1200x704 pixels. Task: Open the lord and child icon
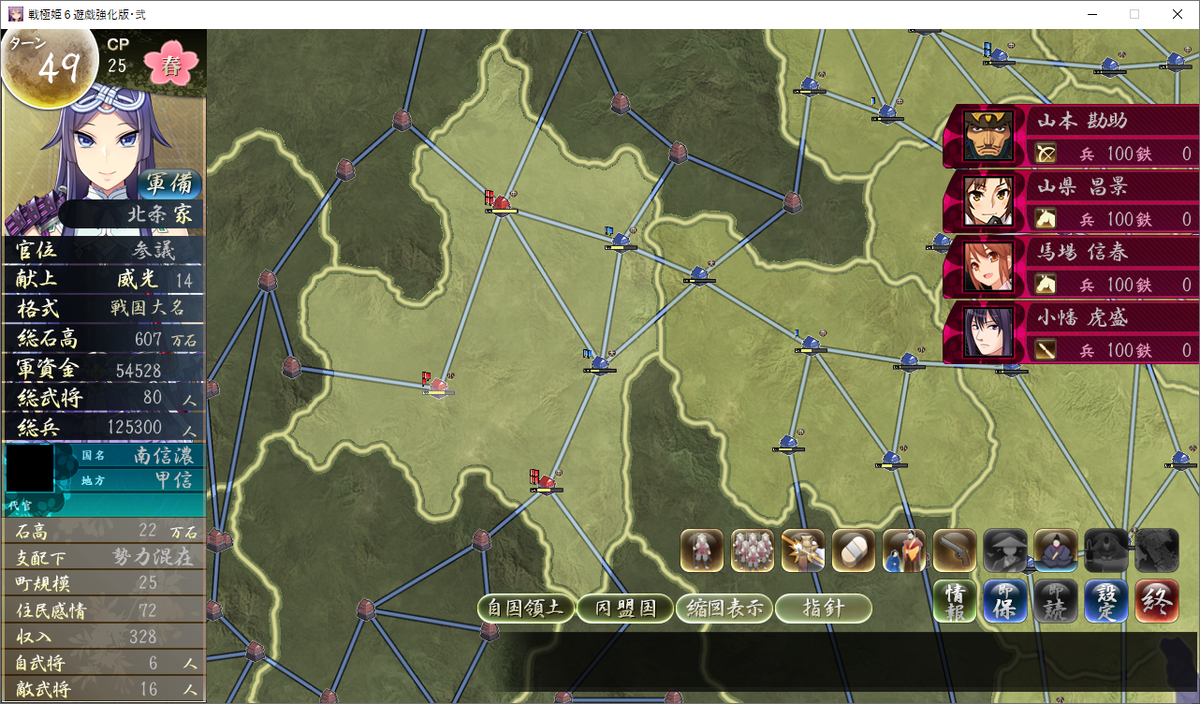pos(904,550)
